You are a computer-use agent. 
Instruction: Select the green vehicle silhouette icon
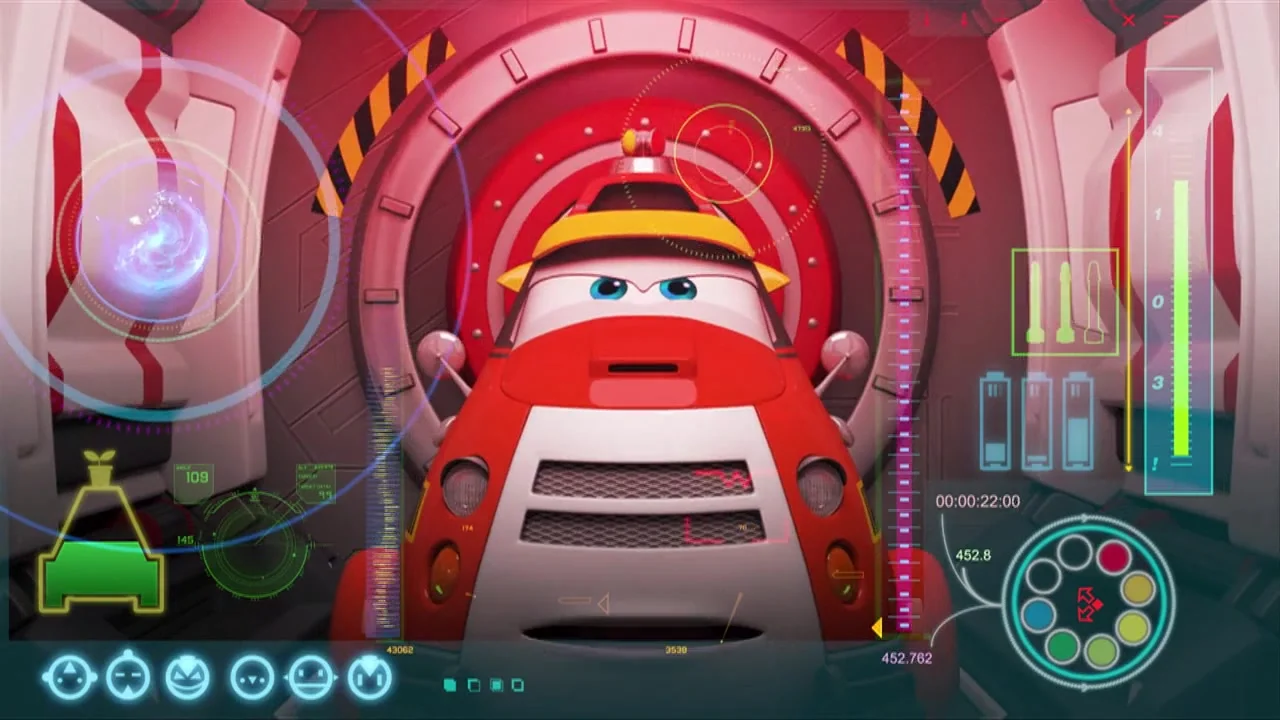101,573
